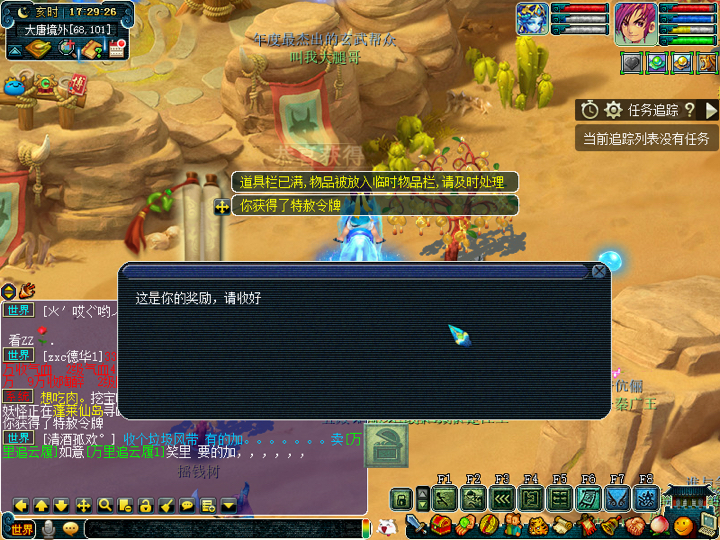Click the chat text input field
This screenshot has height=540, width=720.
(220, 527)
